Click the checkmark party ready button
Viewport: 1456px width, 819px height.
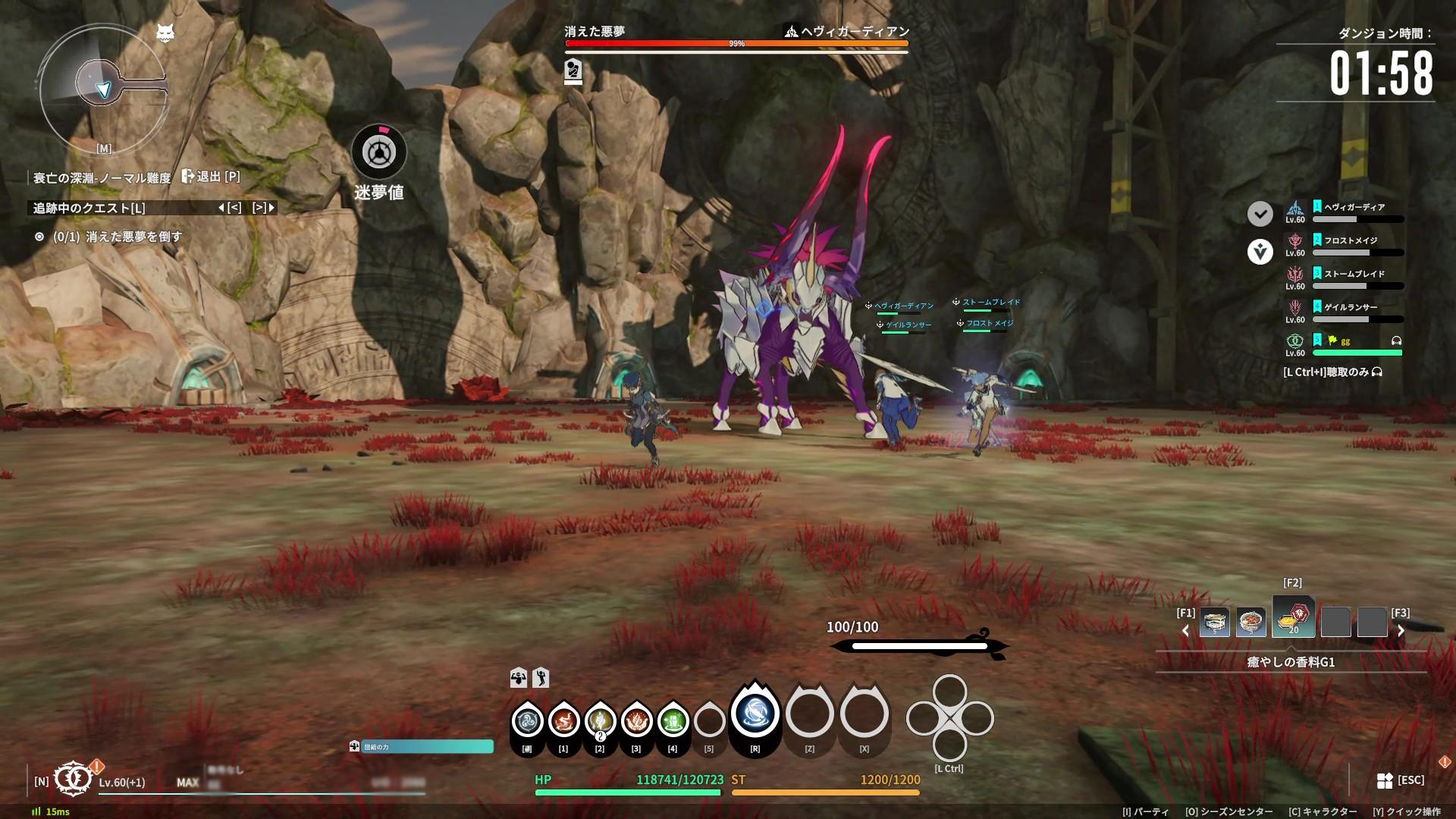[1260, 214]
